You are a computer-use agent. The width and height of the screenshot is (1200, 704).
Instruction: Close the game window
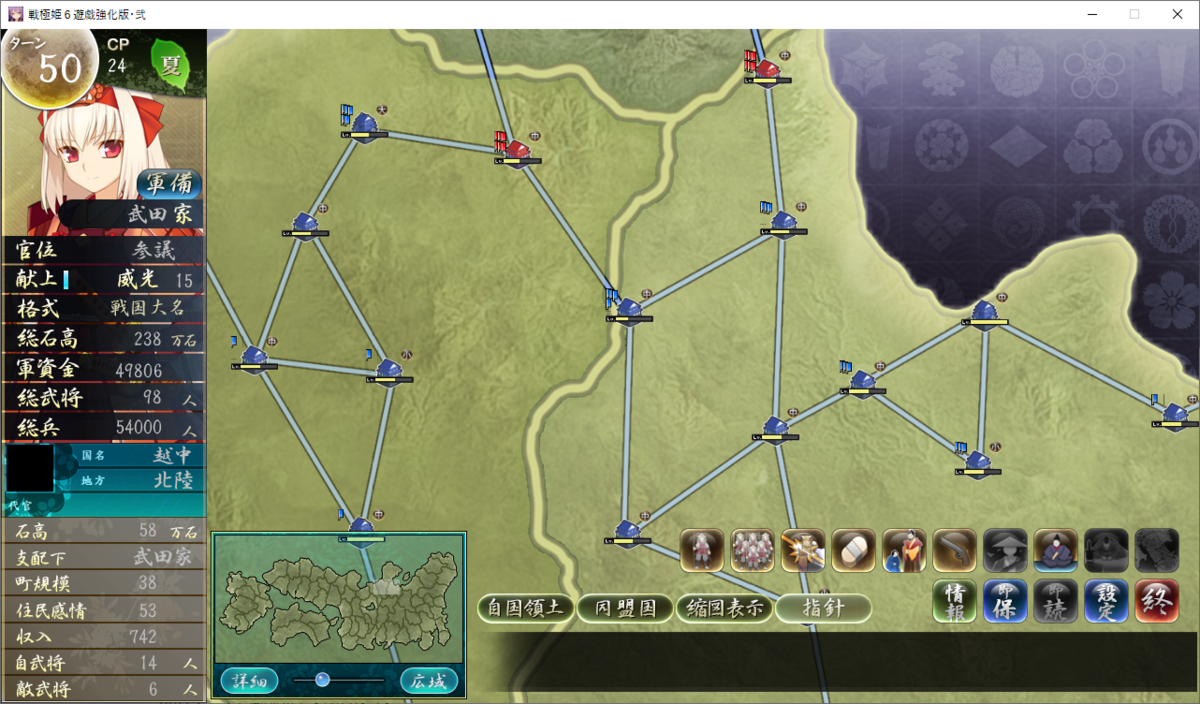coord(1176,14)
